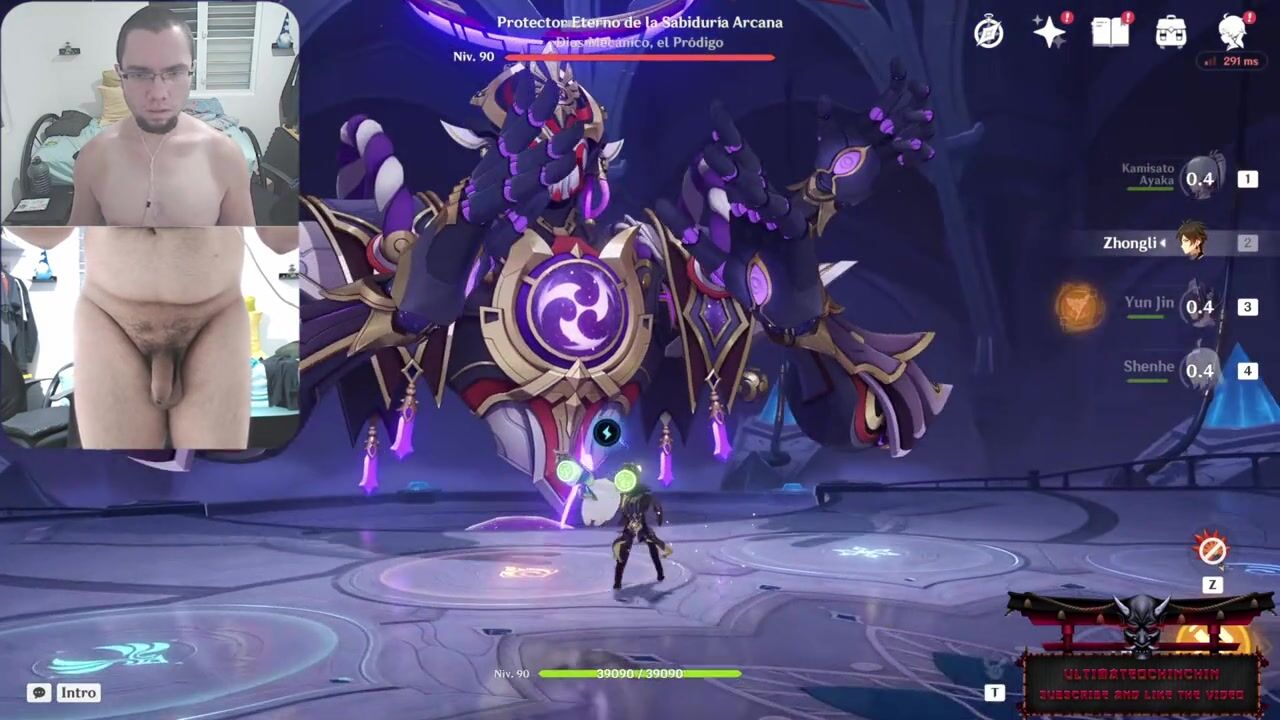Switch to Yun Jin in the party
1280x720 pixels.
1199,307
